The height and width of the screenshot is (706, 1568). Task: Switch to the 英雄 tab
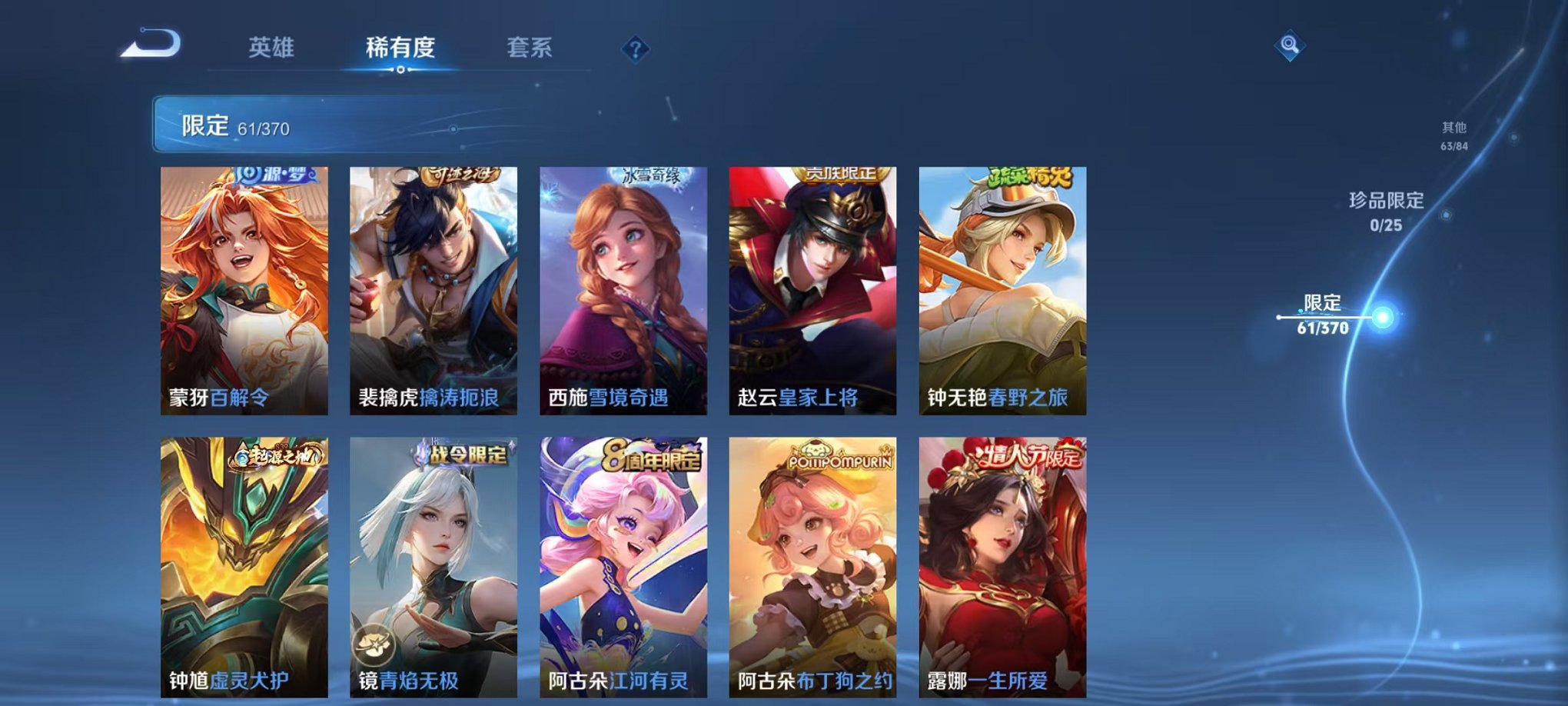pos(274,47)
